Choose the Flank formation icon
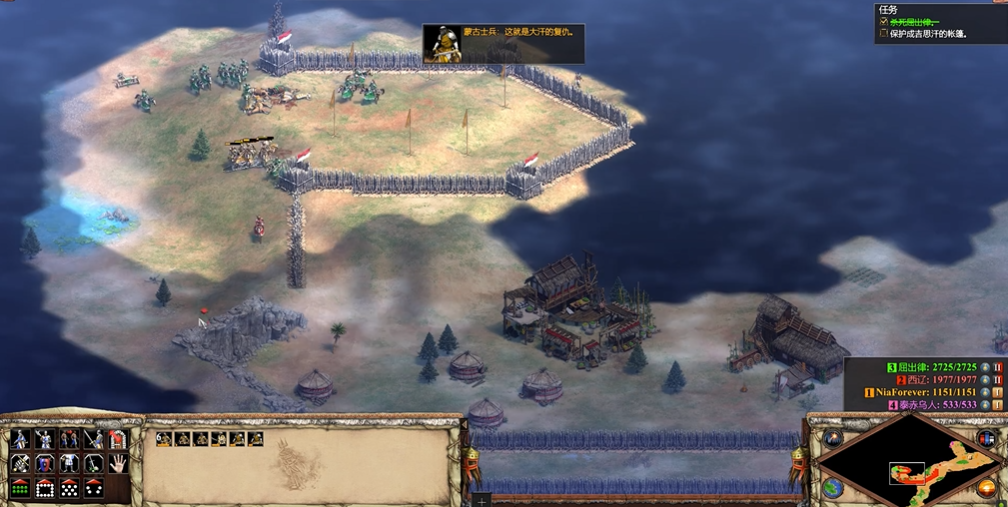1008x507 pixels. (x=93, y=488)
